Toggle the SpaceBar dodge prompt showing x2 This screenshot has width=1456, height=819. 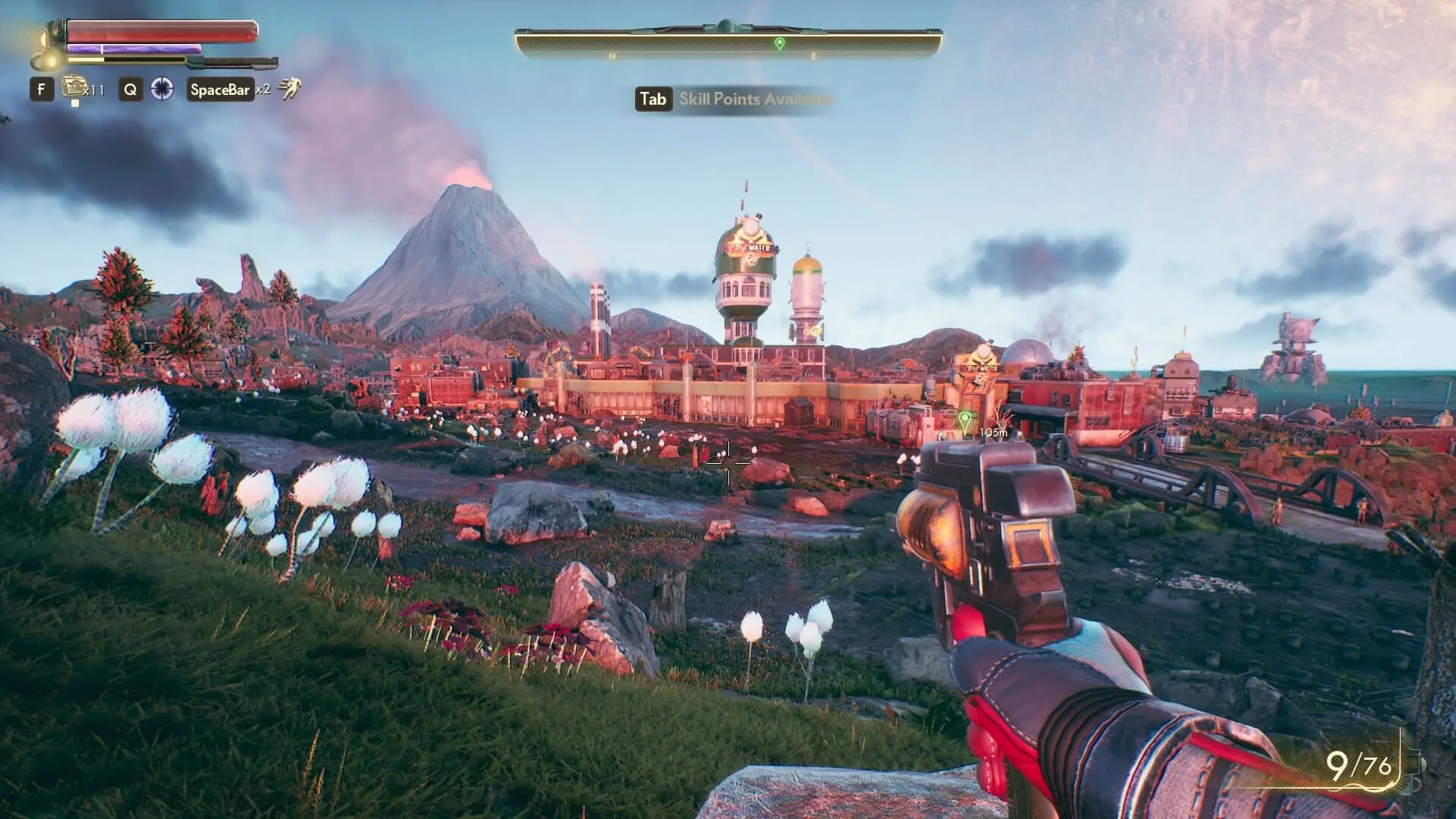pyautogui.click(x=219, y=90)
